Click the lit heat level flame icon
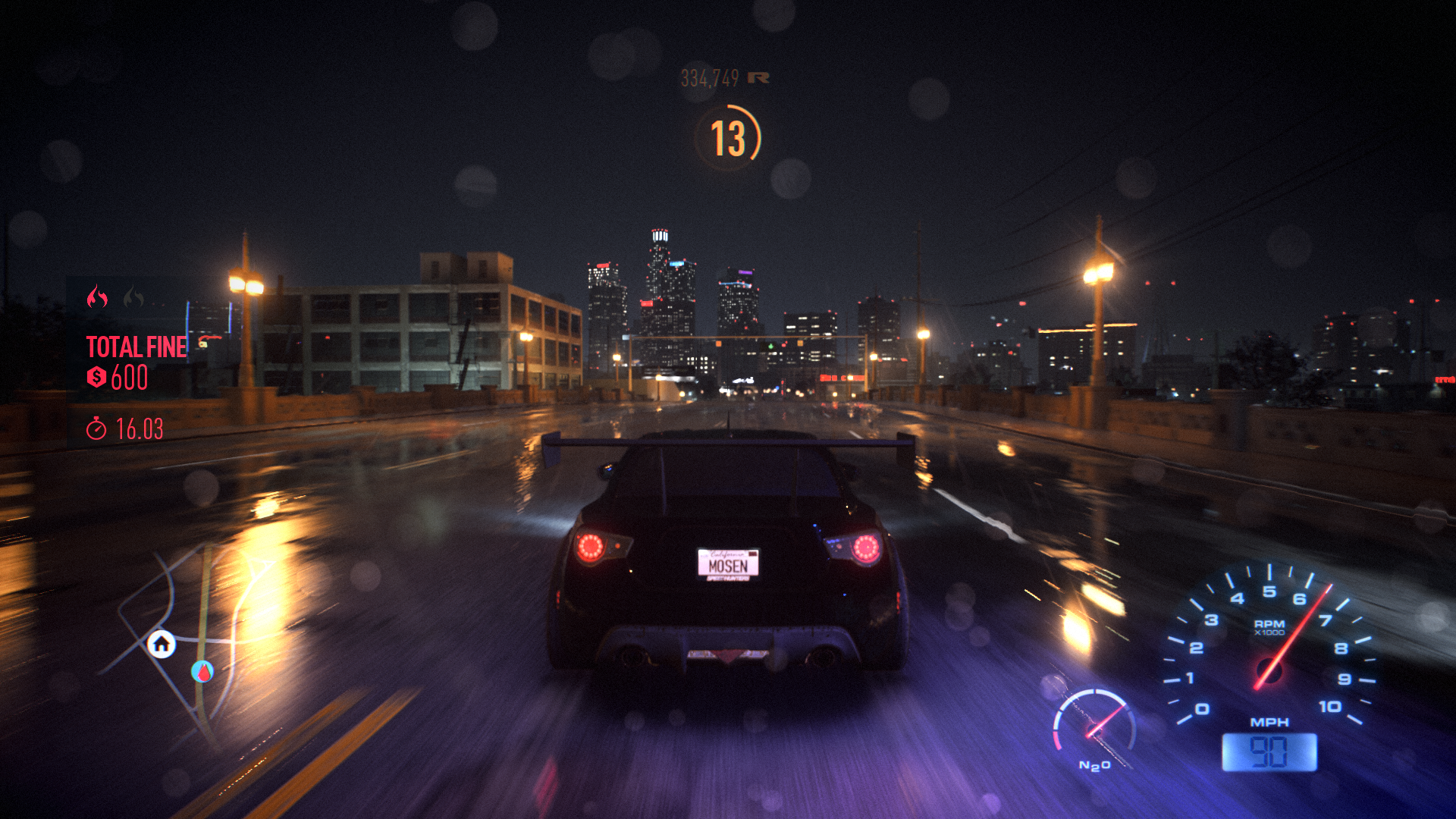 (x=97, y=297)
